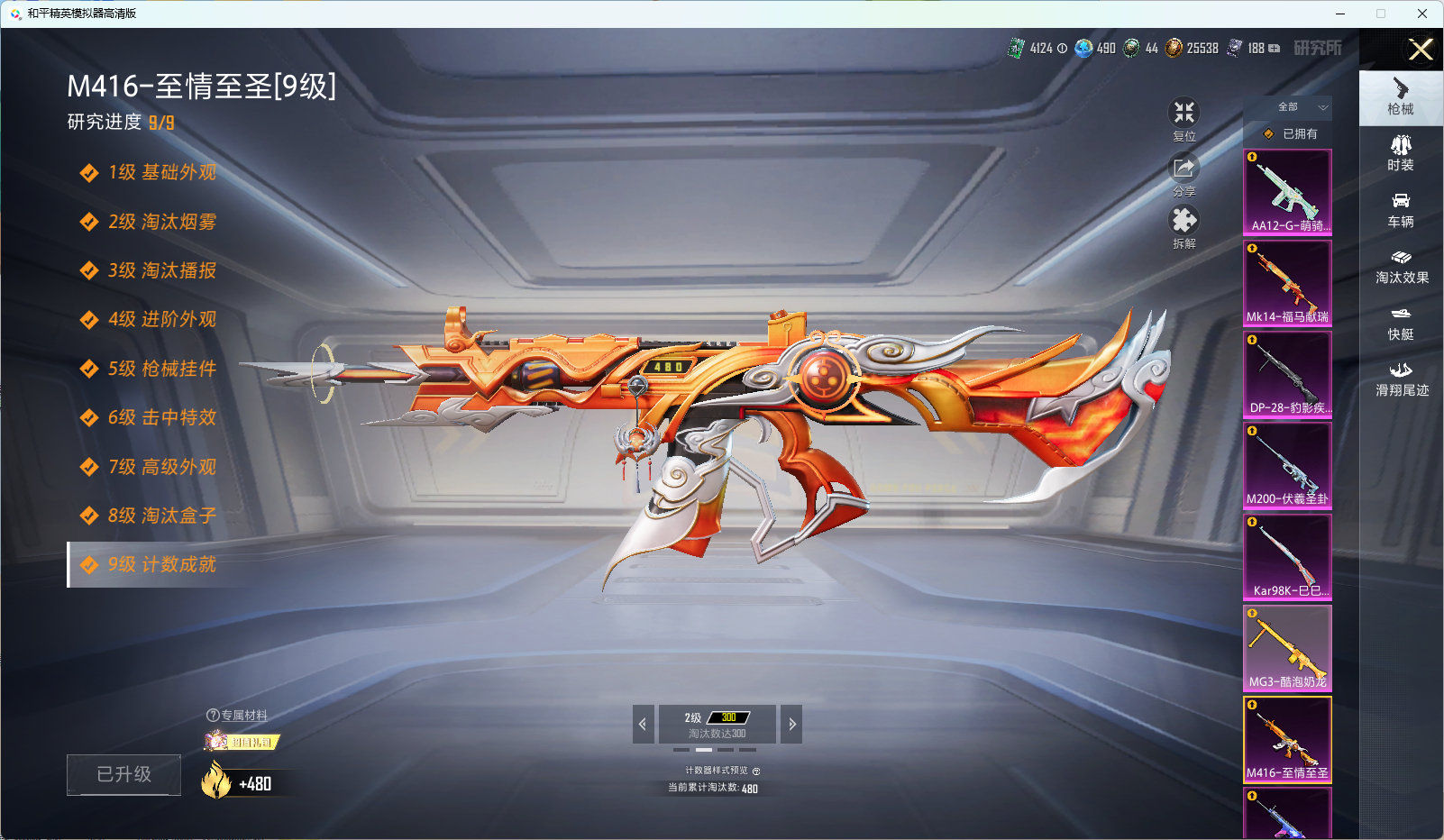Pick the MG3-酷泡奶龙 skin
The image size is (1444, 840).
[1287, 648]
